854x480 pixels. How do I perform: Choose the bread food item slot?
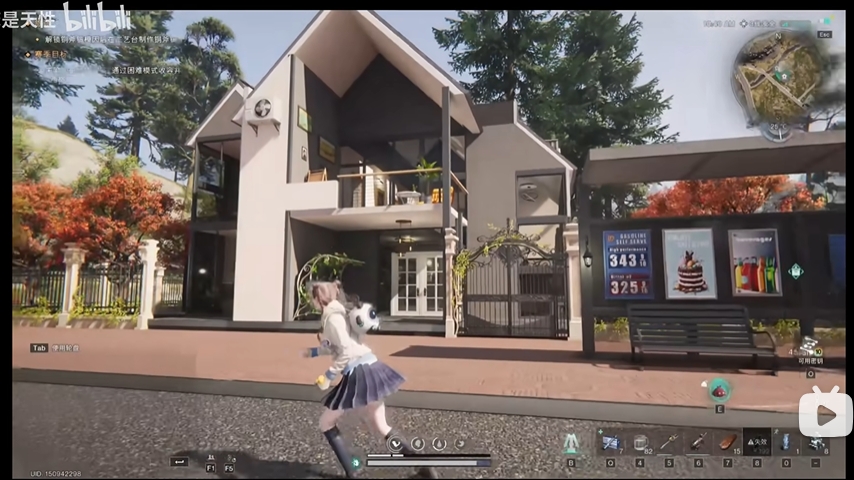point(728,441)
